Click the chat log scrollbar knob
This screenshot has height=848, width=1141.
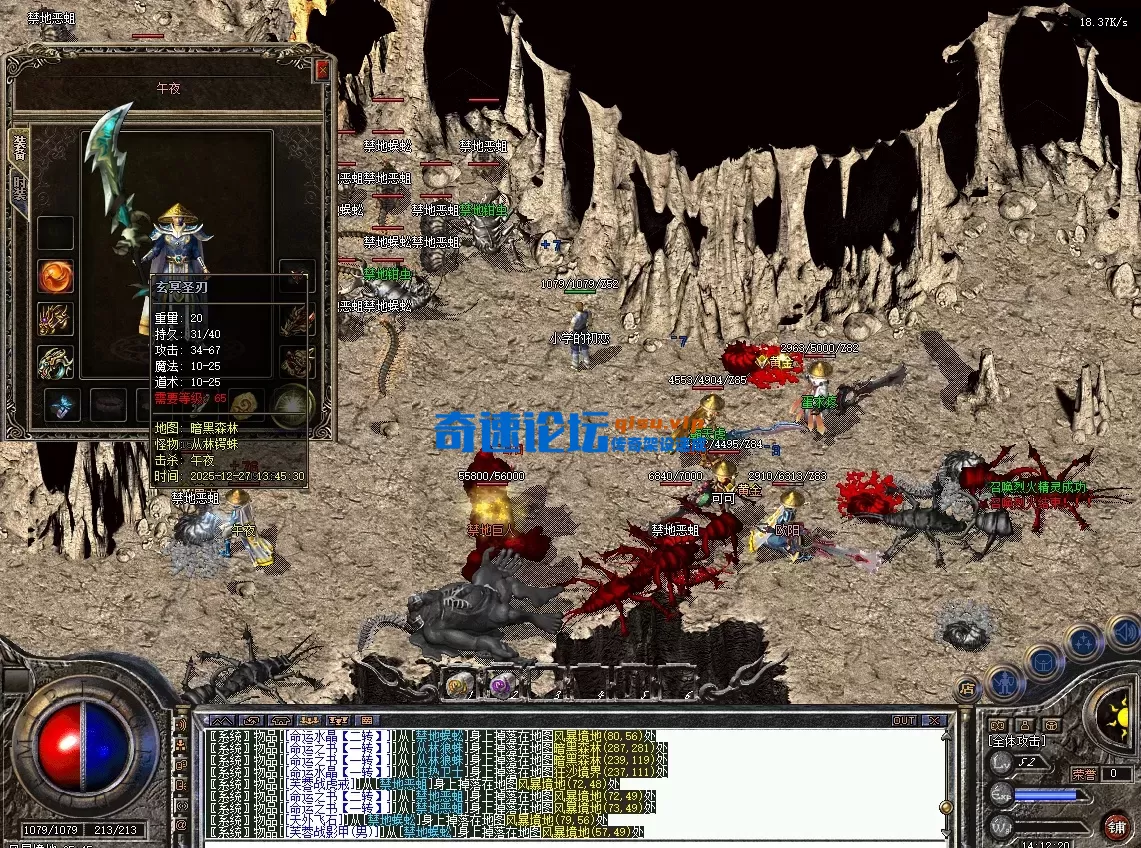pos(945,807)
